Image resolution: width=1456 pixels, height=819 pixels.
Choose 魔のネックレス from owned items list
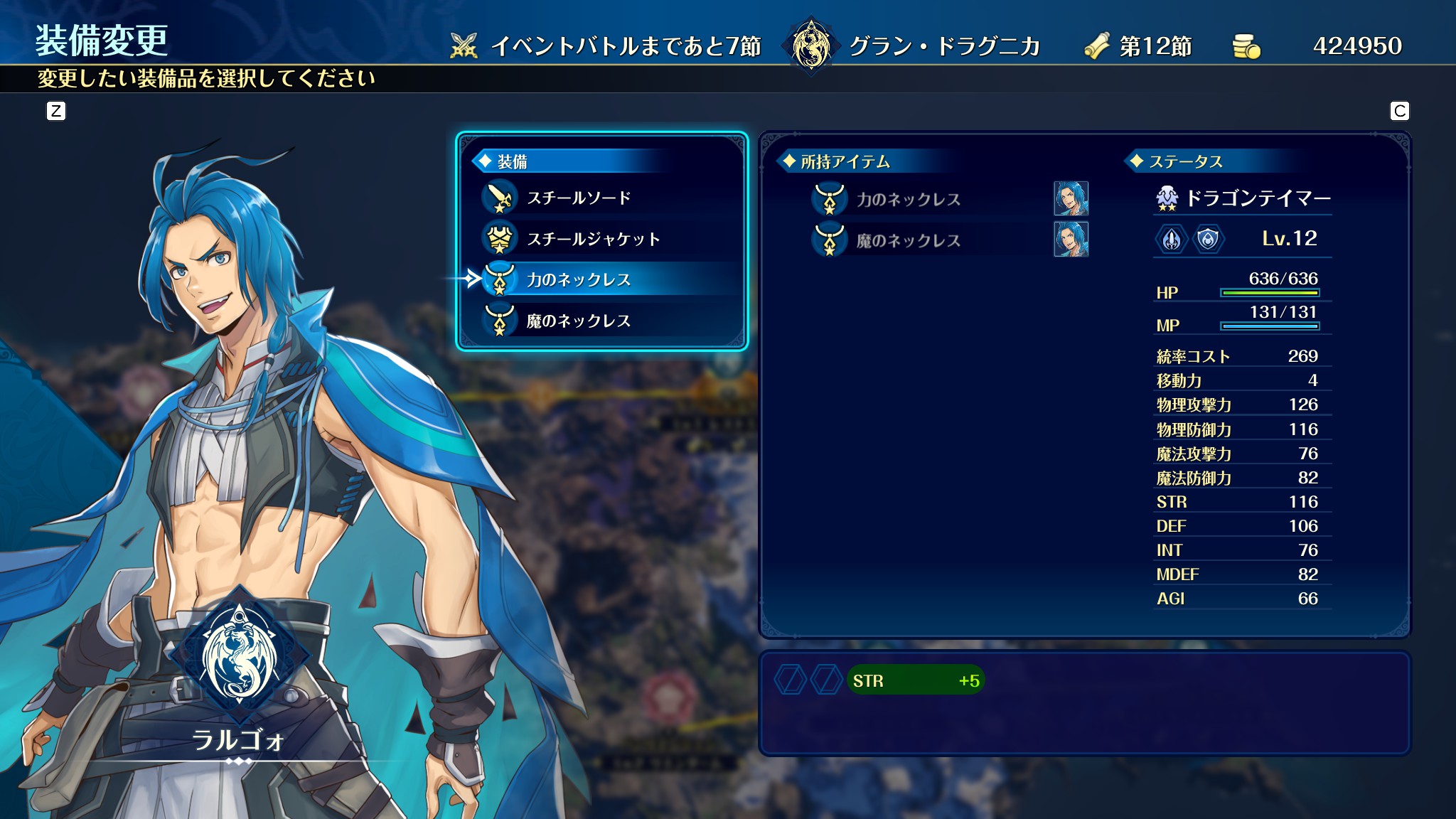pyautogui.click(x=908, y=240)
